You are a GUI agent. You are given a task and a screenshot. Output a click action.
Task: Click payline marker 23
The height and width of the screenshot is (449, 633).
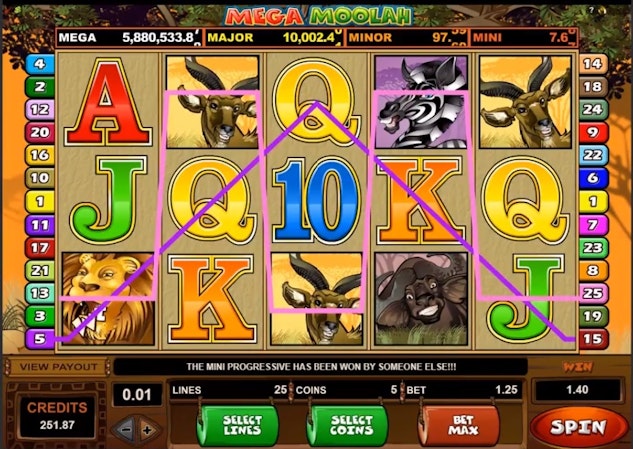(593, 246)
